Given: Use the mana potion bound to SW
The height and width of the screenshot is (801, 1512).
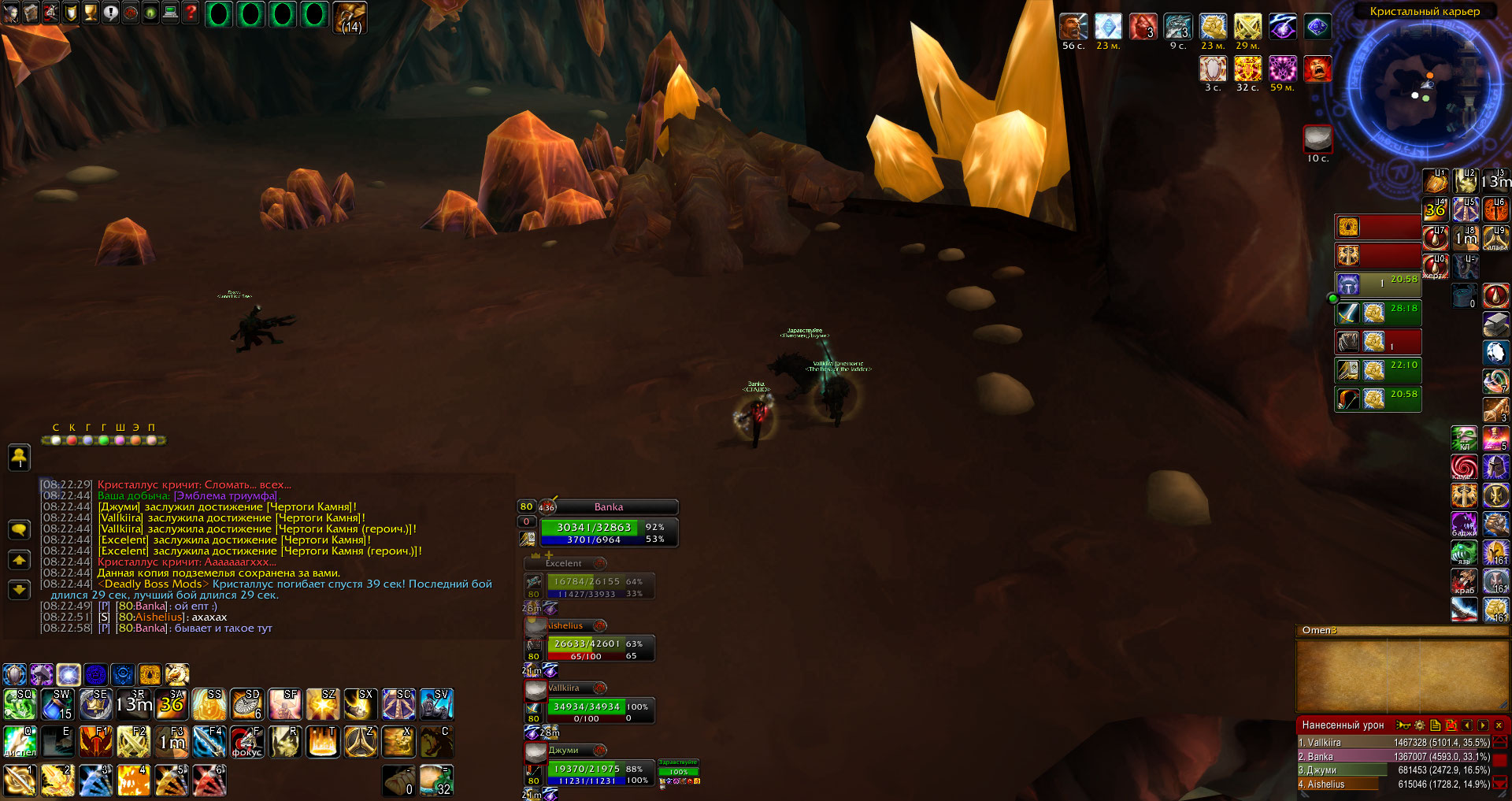Looking at the screenshot, I should click(x=57, y=704).
